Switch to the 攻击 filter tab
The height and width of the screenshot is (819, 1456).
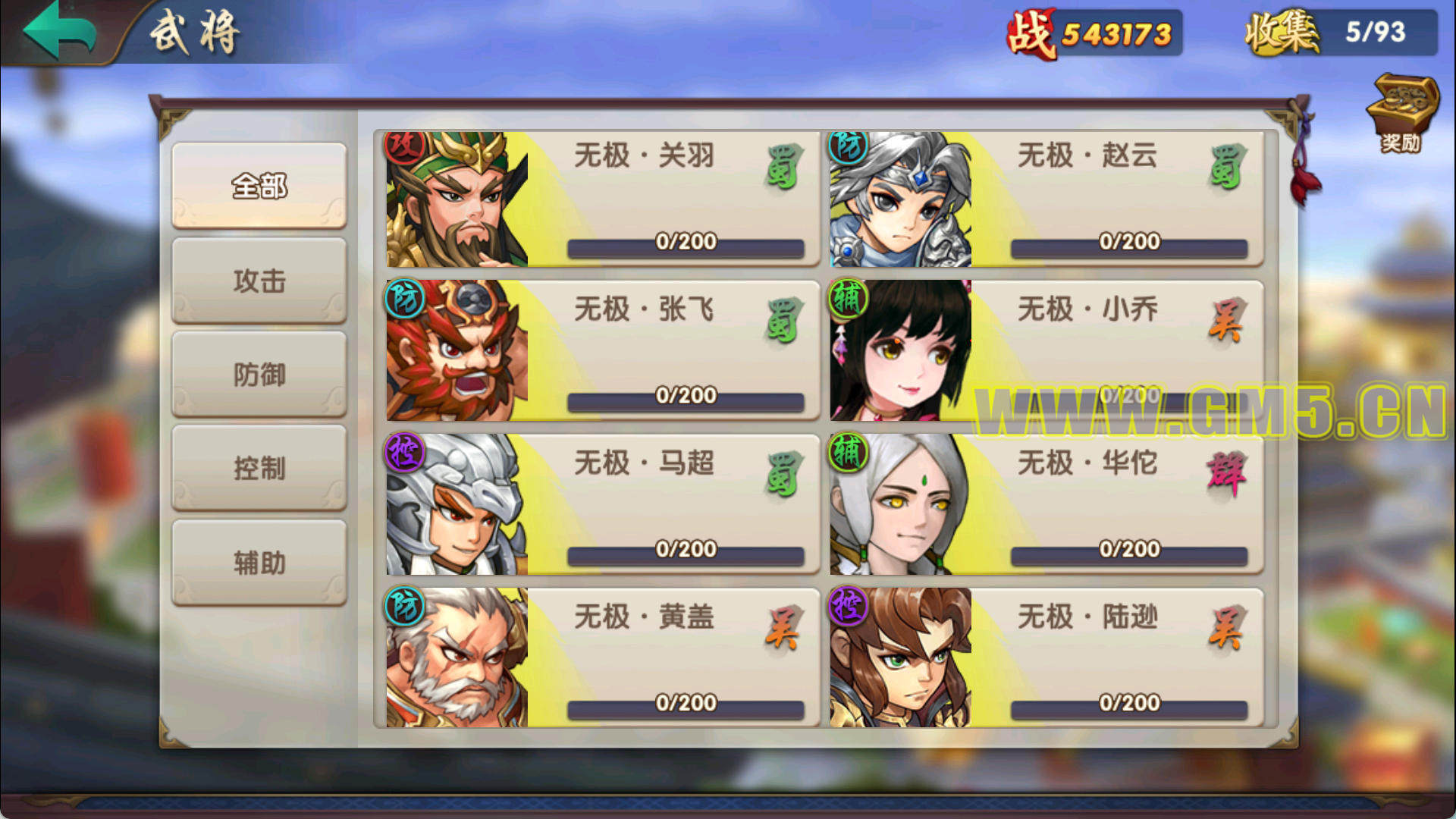259,281
